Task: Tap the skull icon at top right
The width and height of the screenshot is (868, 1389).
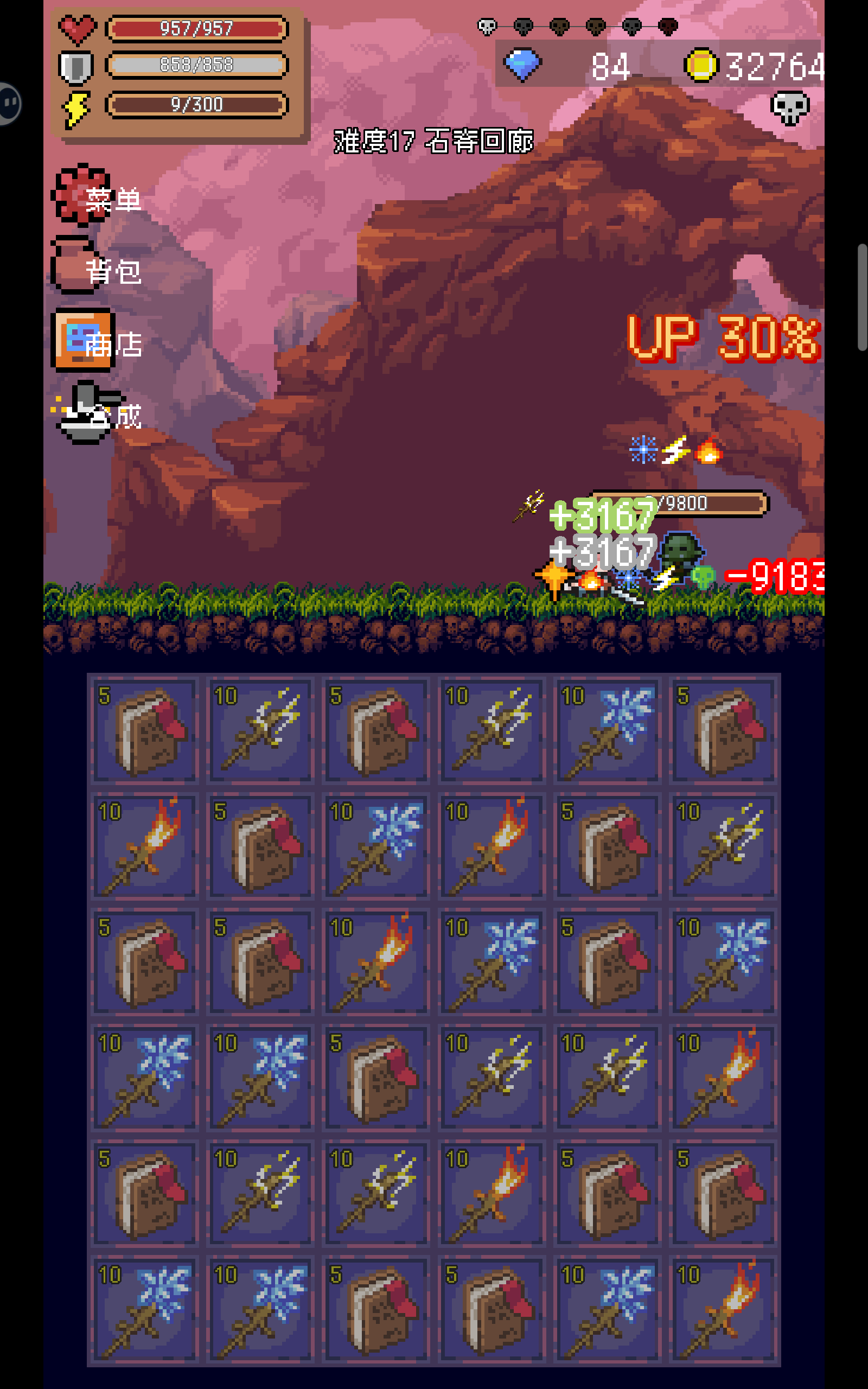Action: pos(790,107)
